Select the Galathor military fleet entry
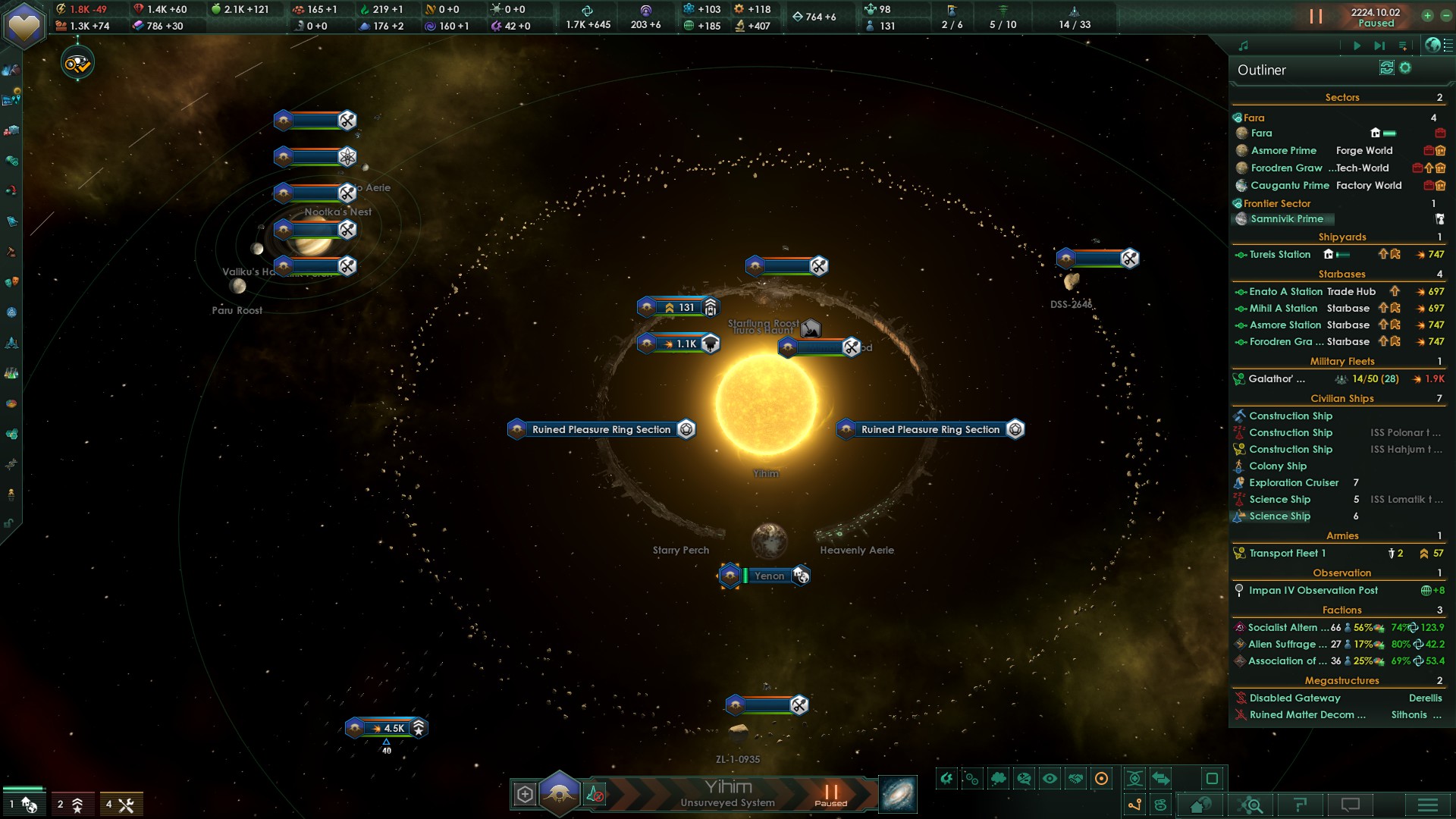 pos(1276,378)
